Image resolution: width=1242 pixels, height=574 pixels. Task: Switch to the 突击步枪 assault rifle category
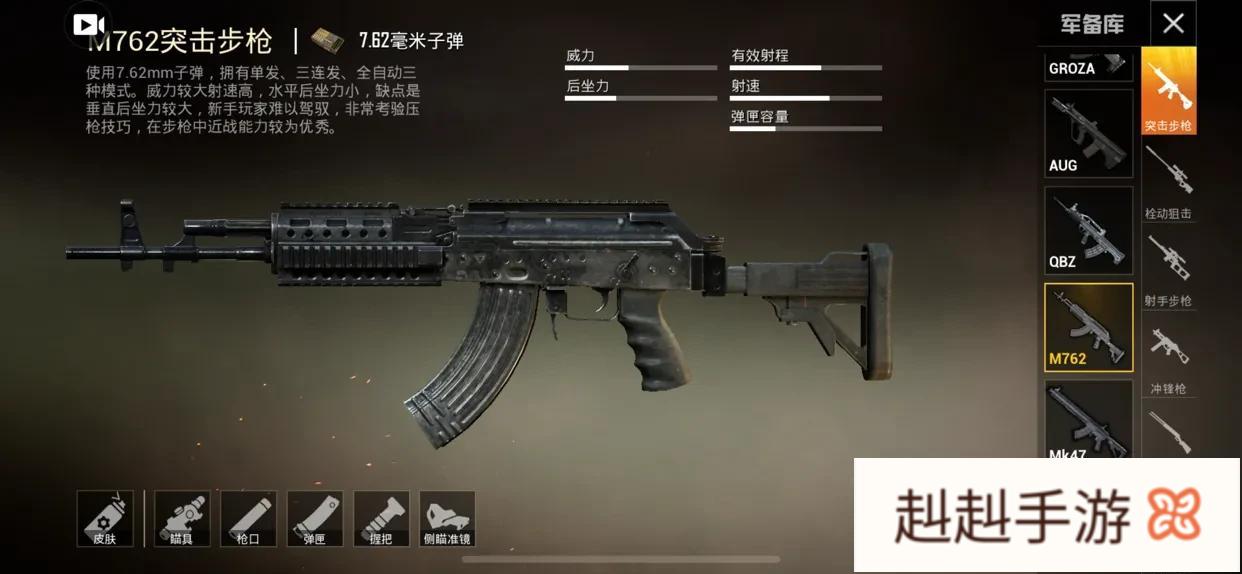tap(1169, 92)
